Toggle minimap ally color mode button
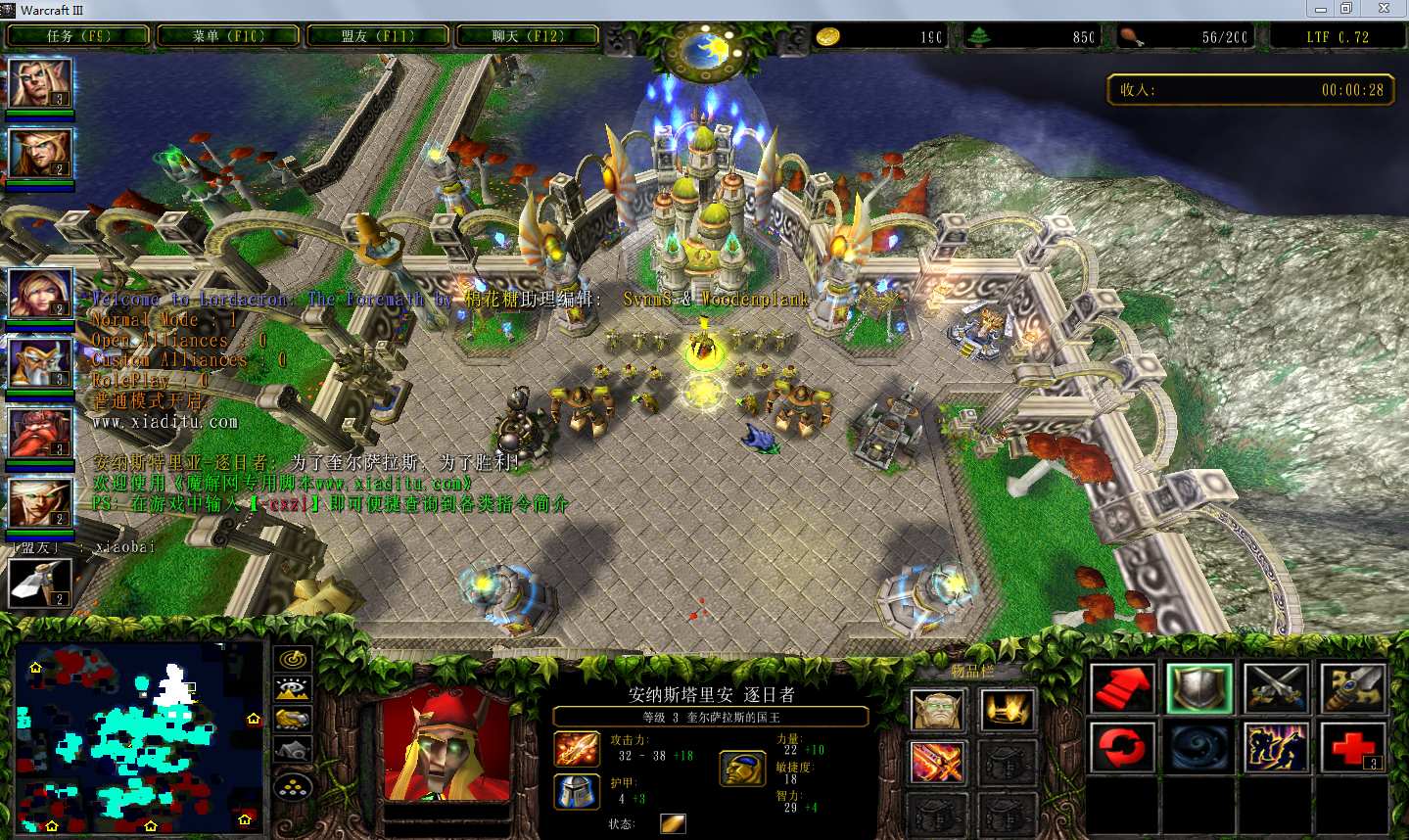 coord(293,720)
